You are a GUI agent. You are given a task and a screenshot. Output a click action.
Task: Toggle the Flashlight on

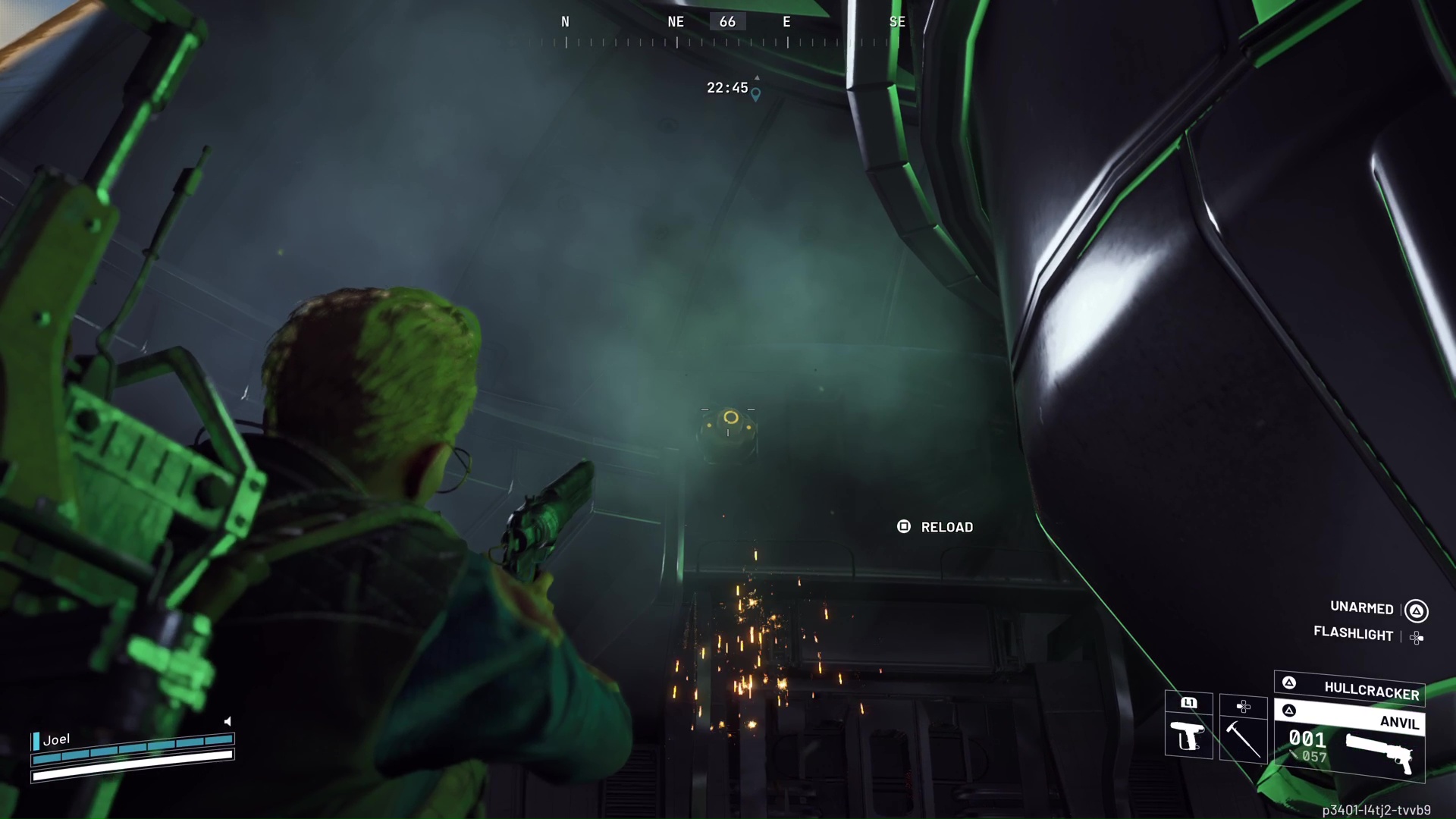[x=1354, y=635]
